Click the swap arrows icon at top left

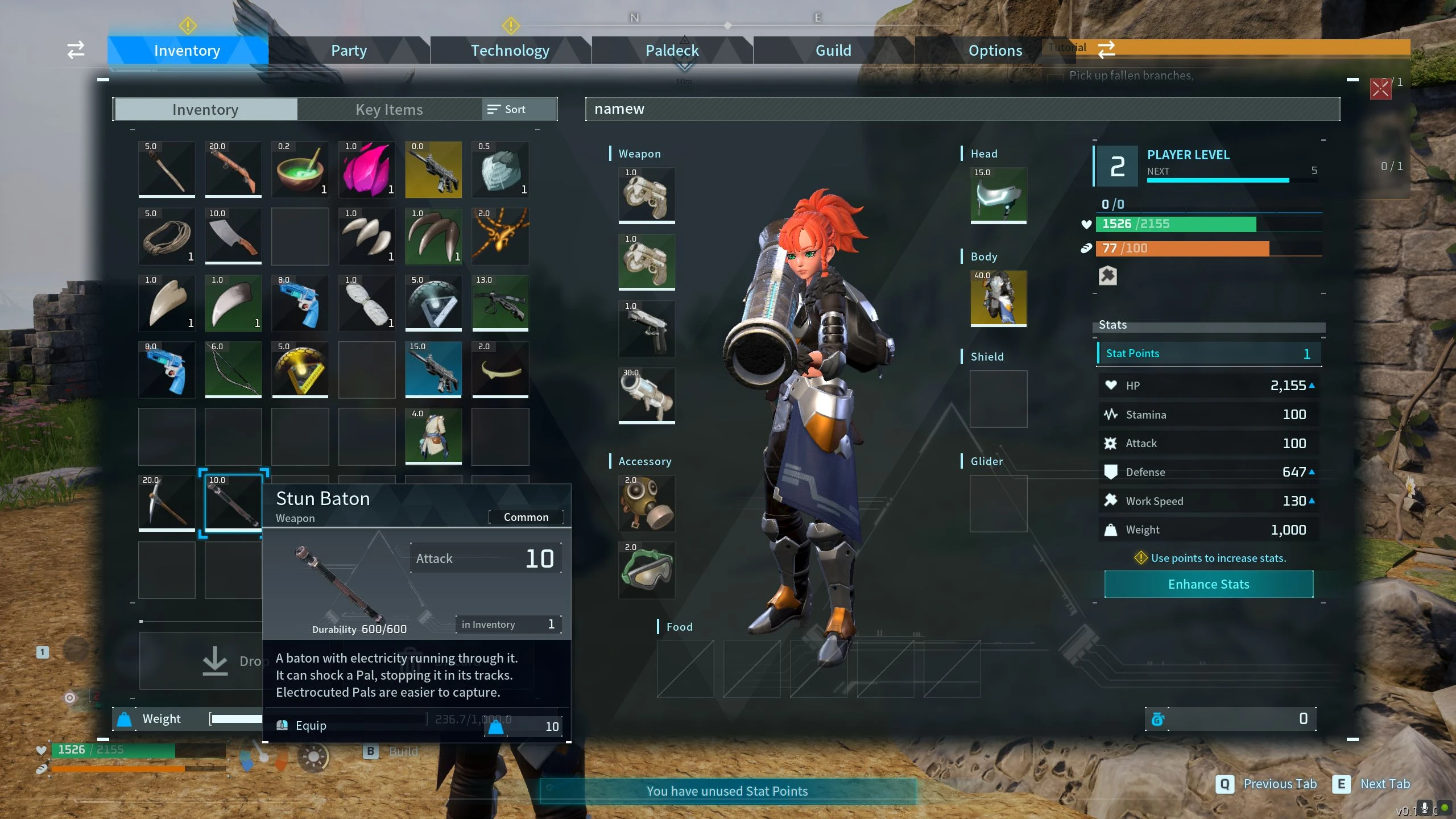click(x=75, y=50)
